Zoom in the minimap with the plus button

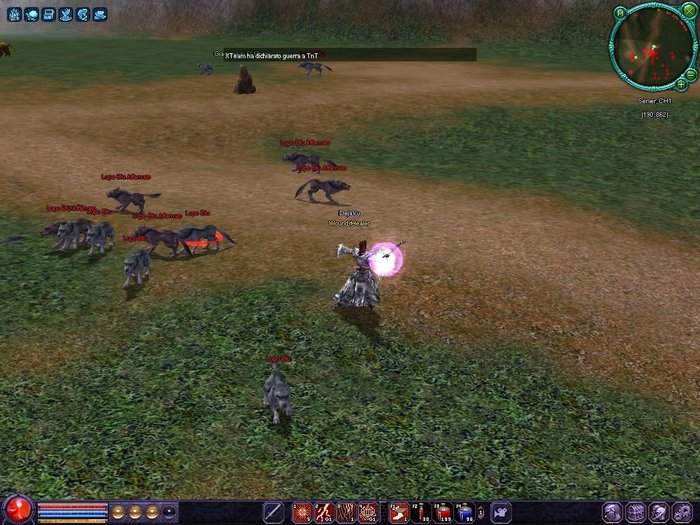[x=681, y=84]
